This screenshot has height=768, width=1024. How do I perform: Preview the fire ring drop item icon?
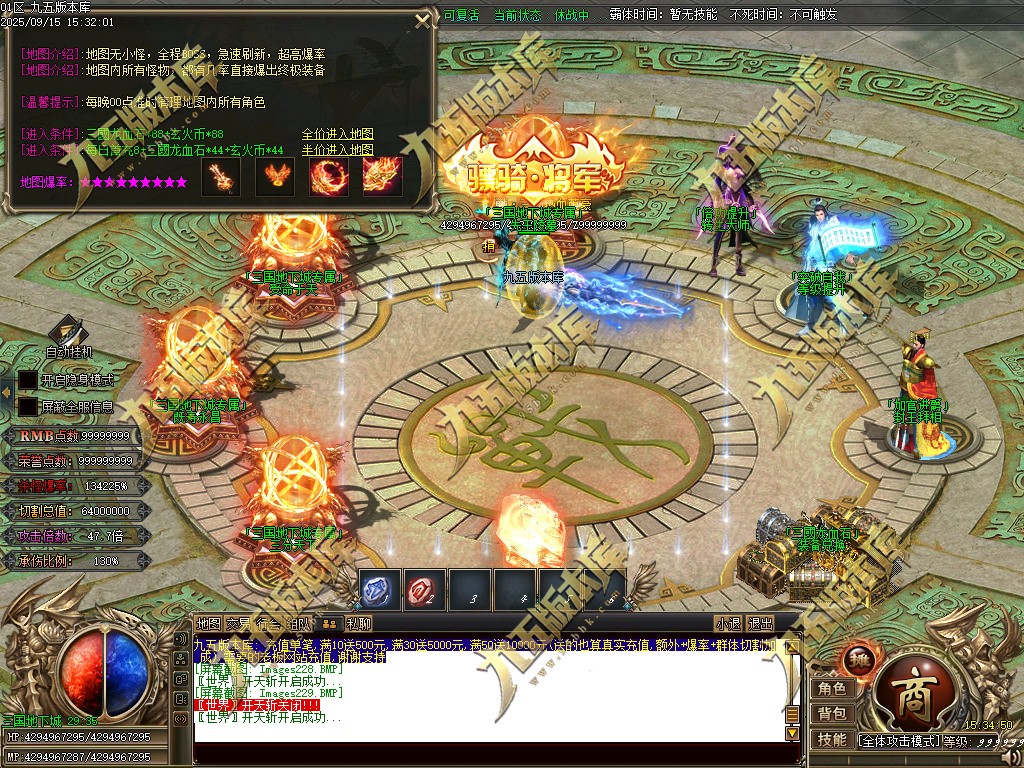click(328, 177)
